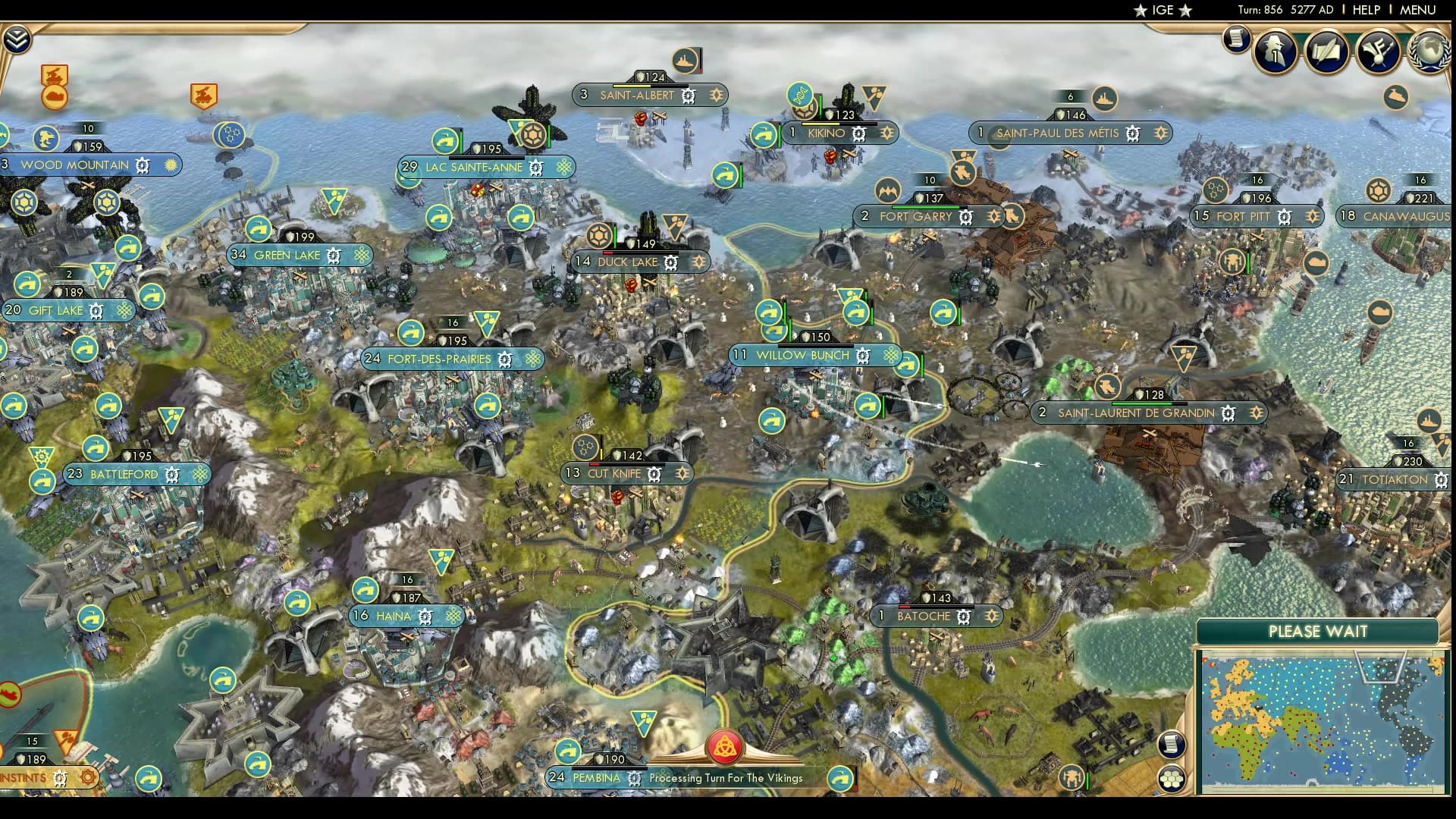
Task: Open the social policies scroll-and-quill icon
Action: pos(1326,51)
